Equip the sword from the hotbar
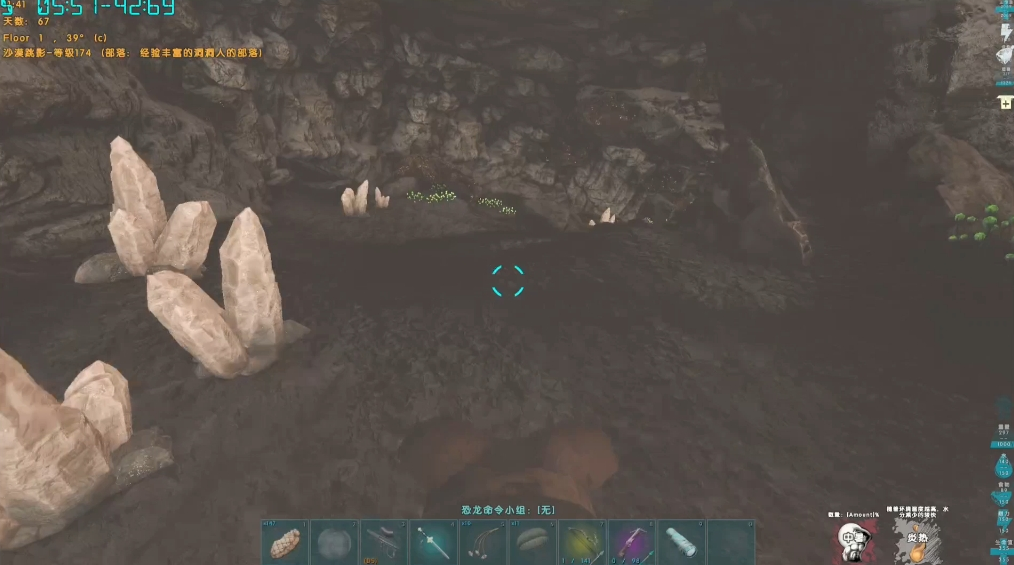Image resolution: width=1014 pixels, height=565 pixels. 433,543
